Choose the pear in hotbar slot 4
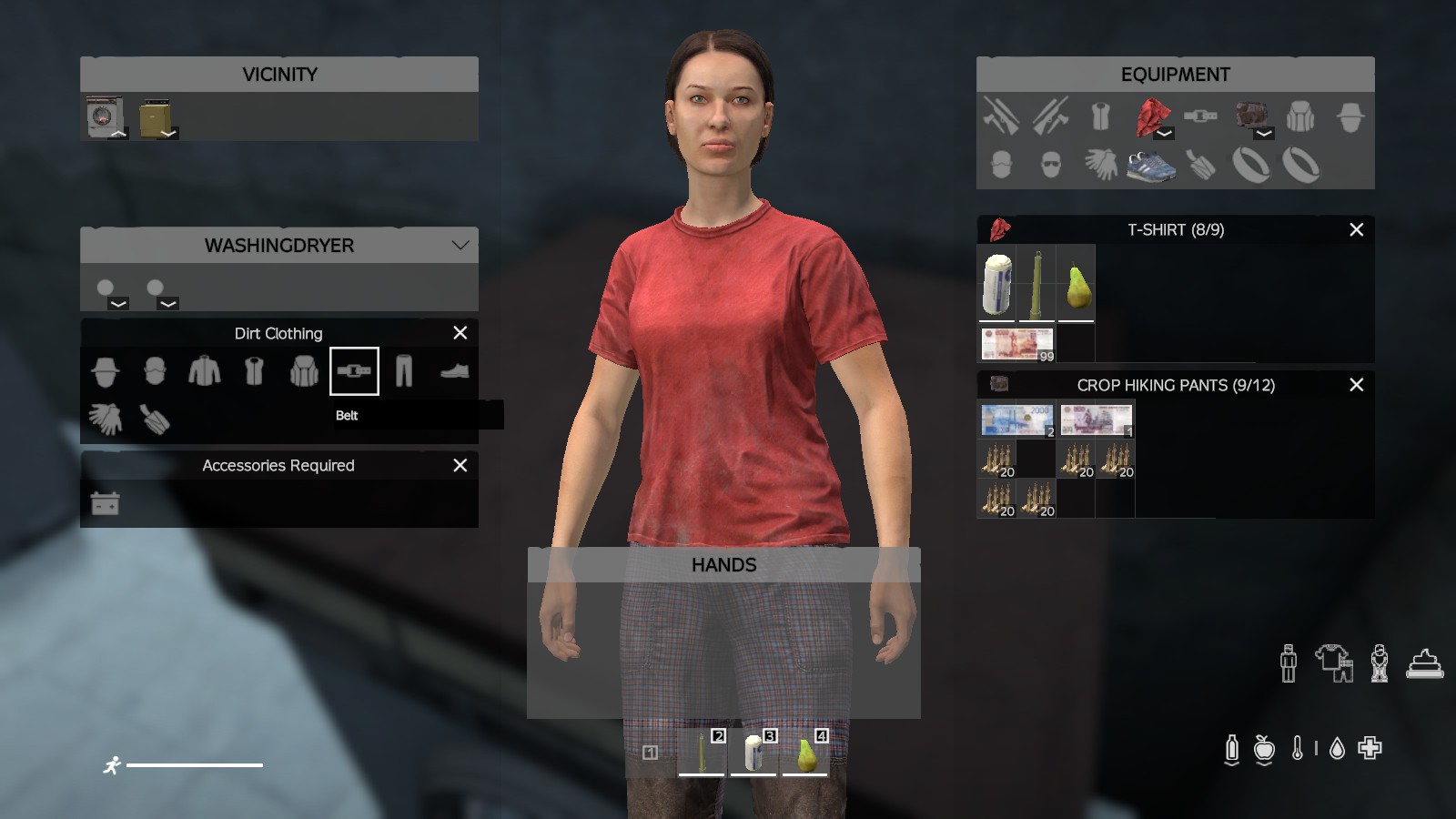The image size is (1456, 819). pos(805,753)
